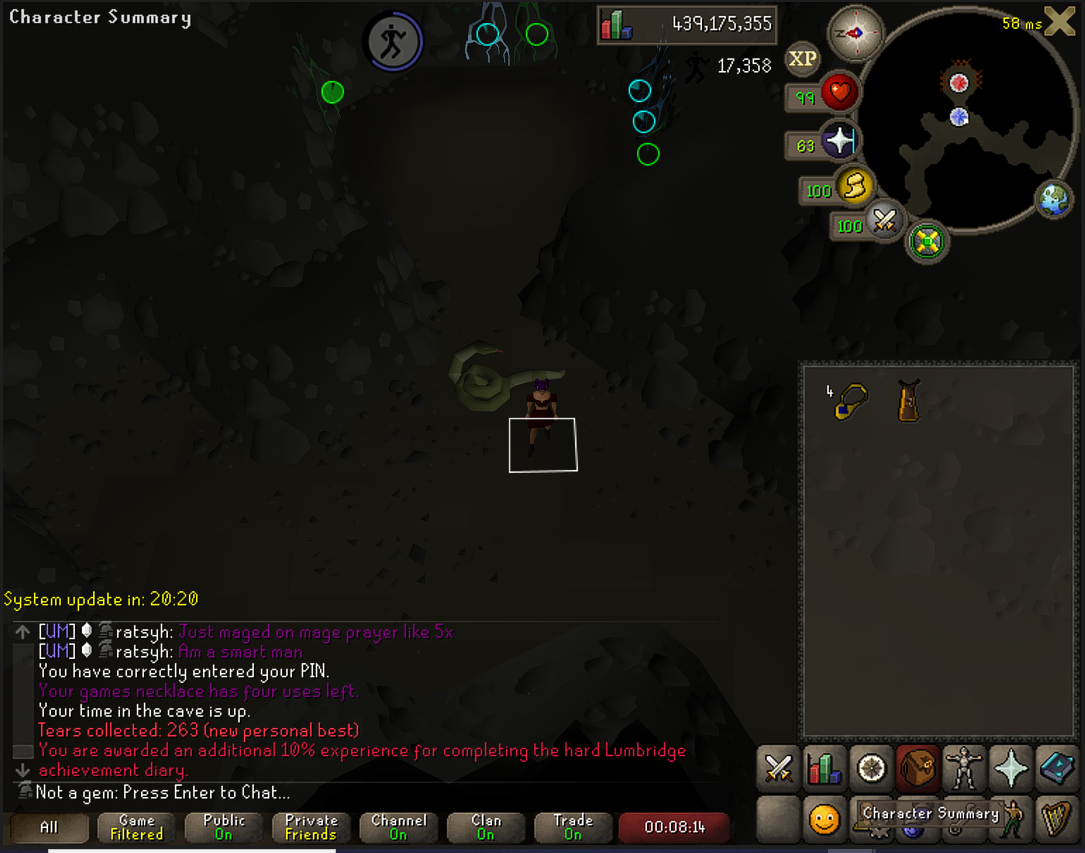
Task: Open the Spellbook tab
Action: pyautogui.click(x=1056, y=768)
